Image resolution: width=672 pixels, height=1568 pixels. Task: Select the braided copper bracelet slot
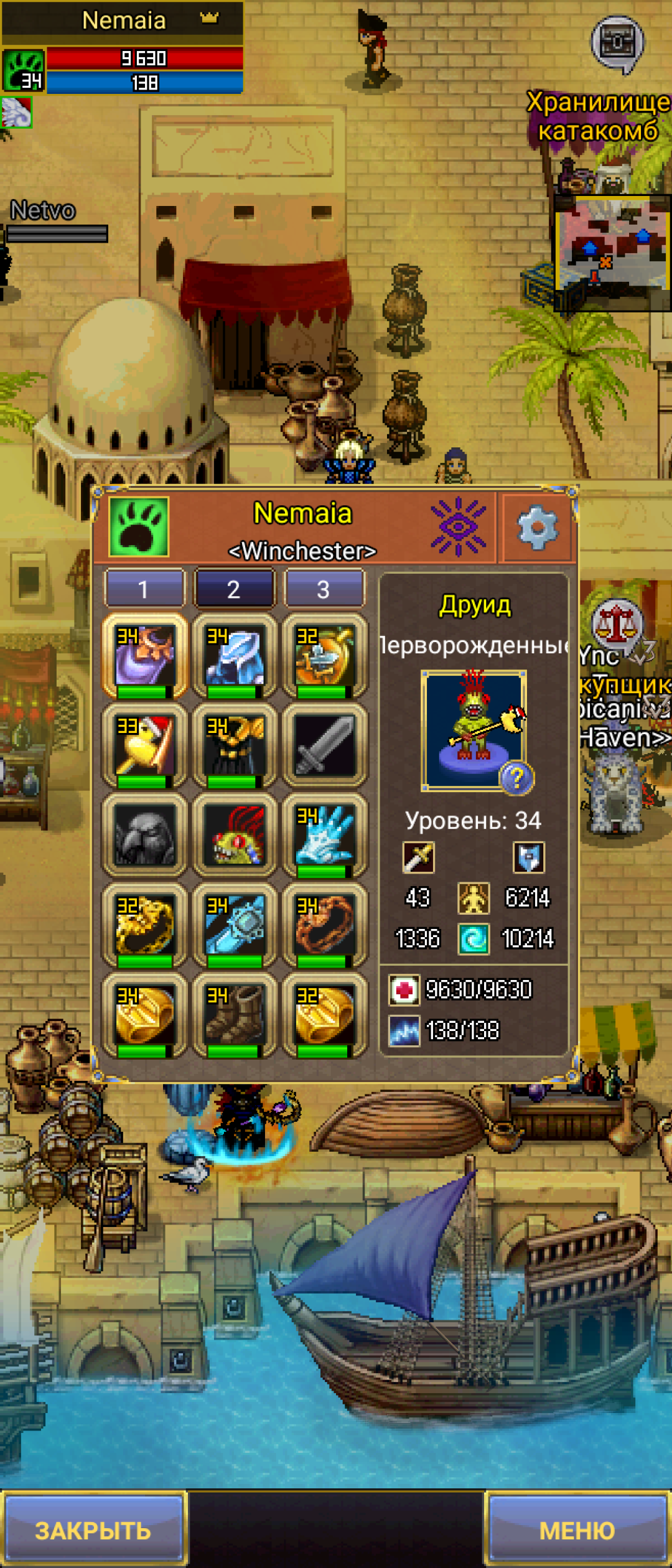tap(324, 925)
